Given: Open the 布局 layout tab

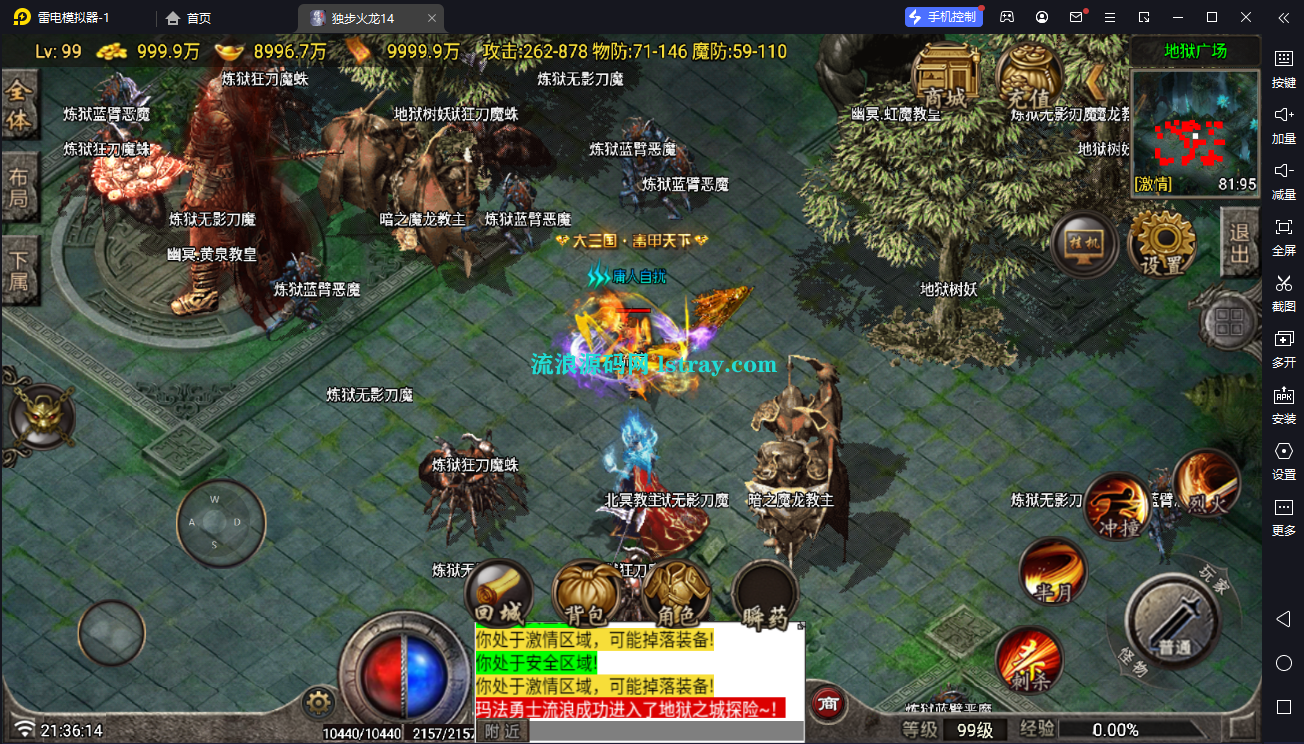Looking at the screenshot, I should click(19, 187).
